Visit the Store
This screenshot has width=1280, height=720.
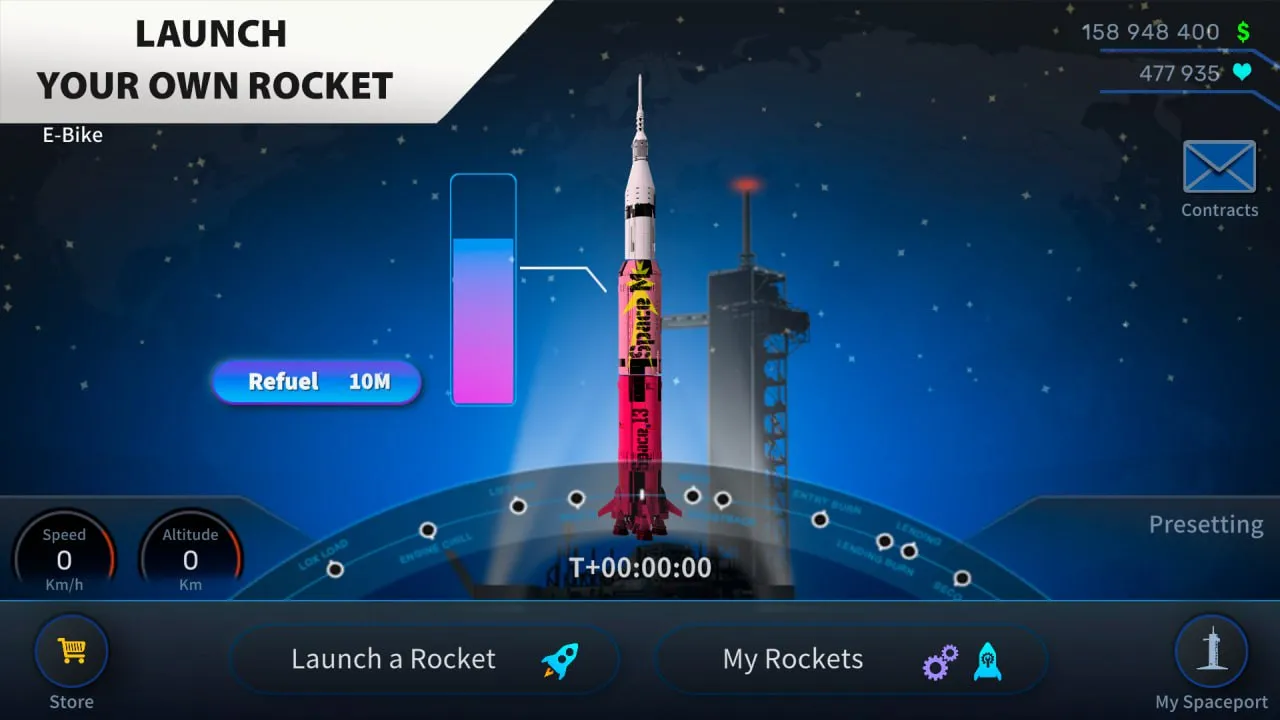click(x=71, y=653)
